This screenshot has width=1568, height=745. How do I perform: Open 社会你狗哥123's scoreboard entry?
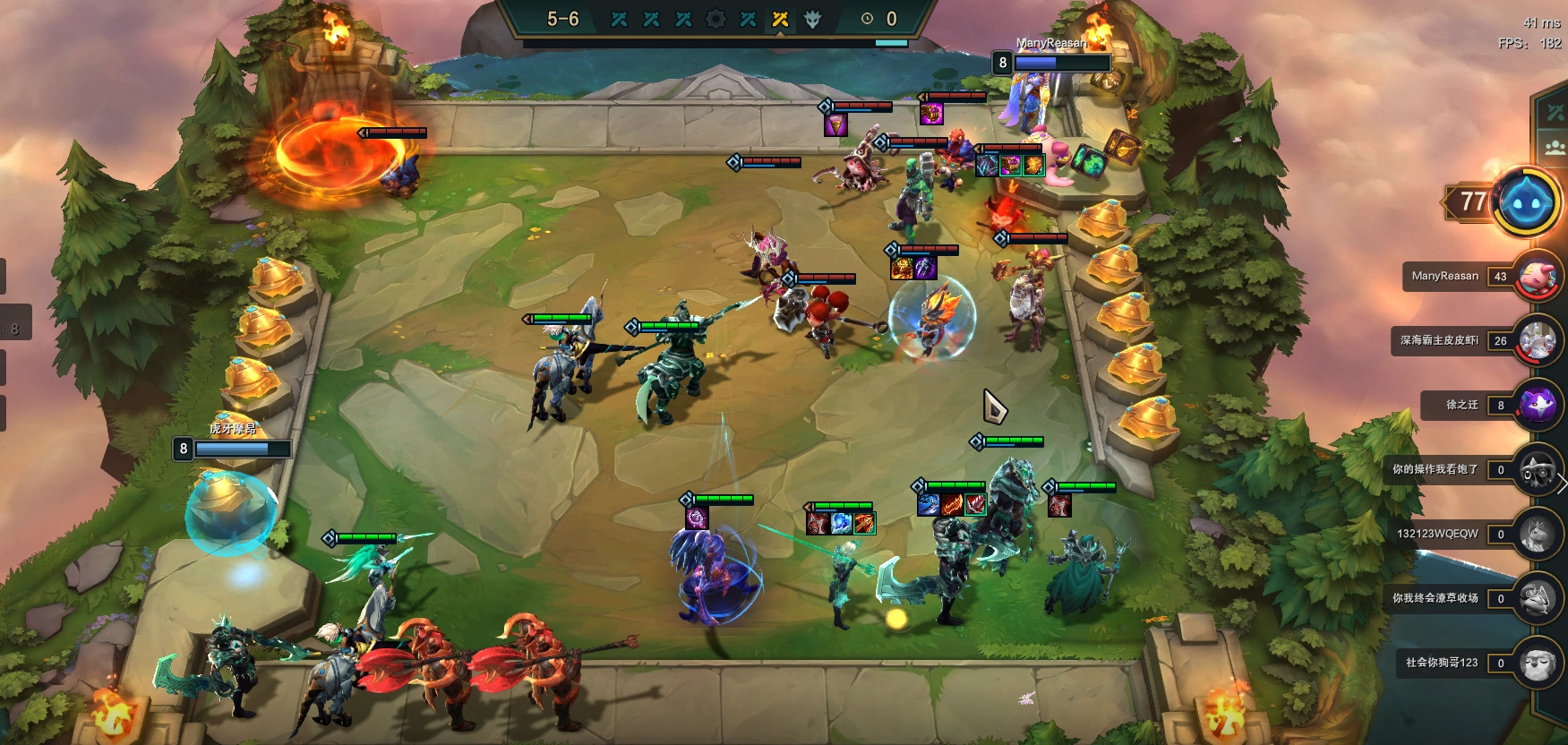click(1469, 664)
